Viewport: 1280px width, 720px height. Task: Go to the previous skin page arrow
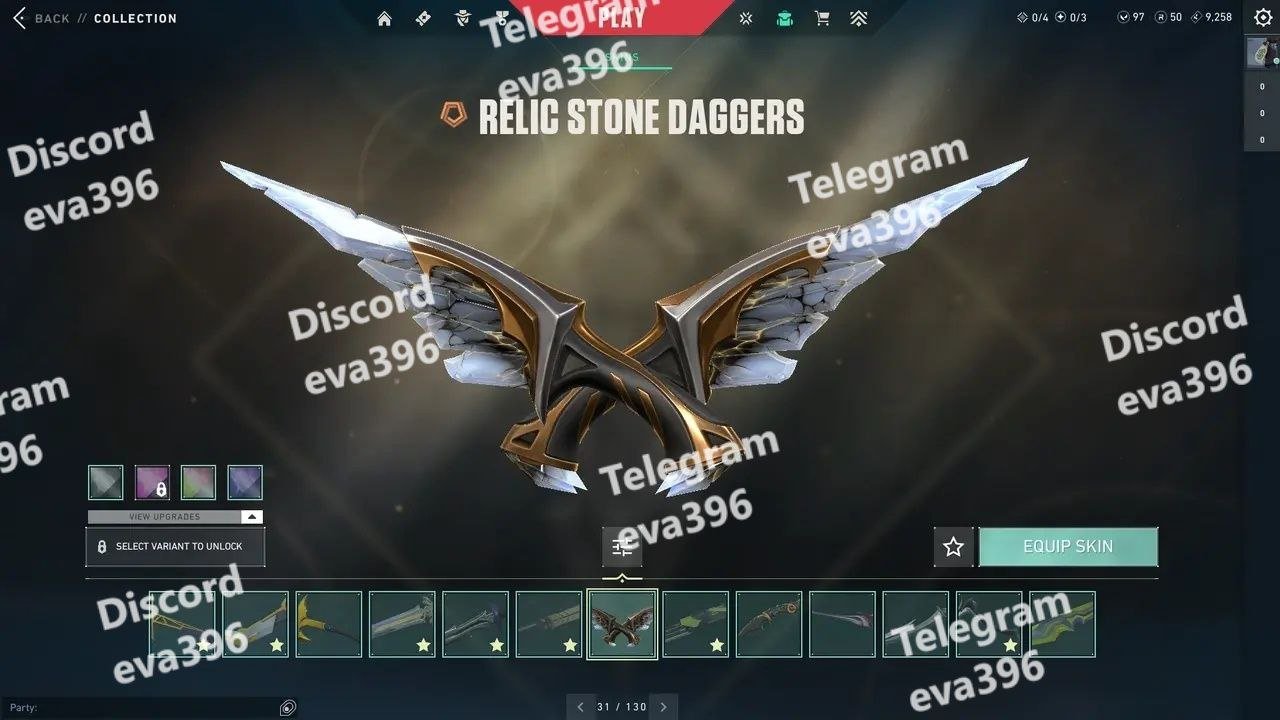point(580,707)
